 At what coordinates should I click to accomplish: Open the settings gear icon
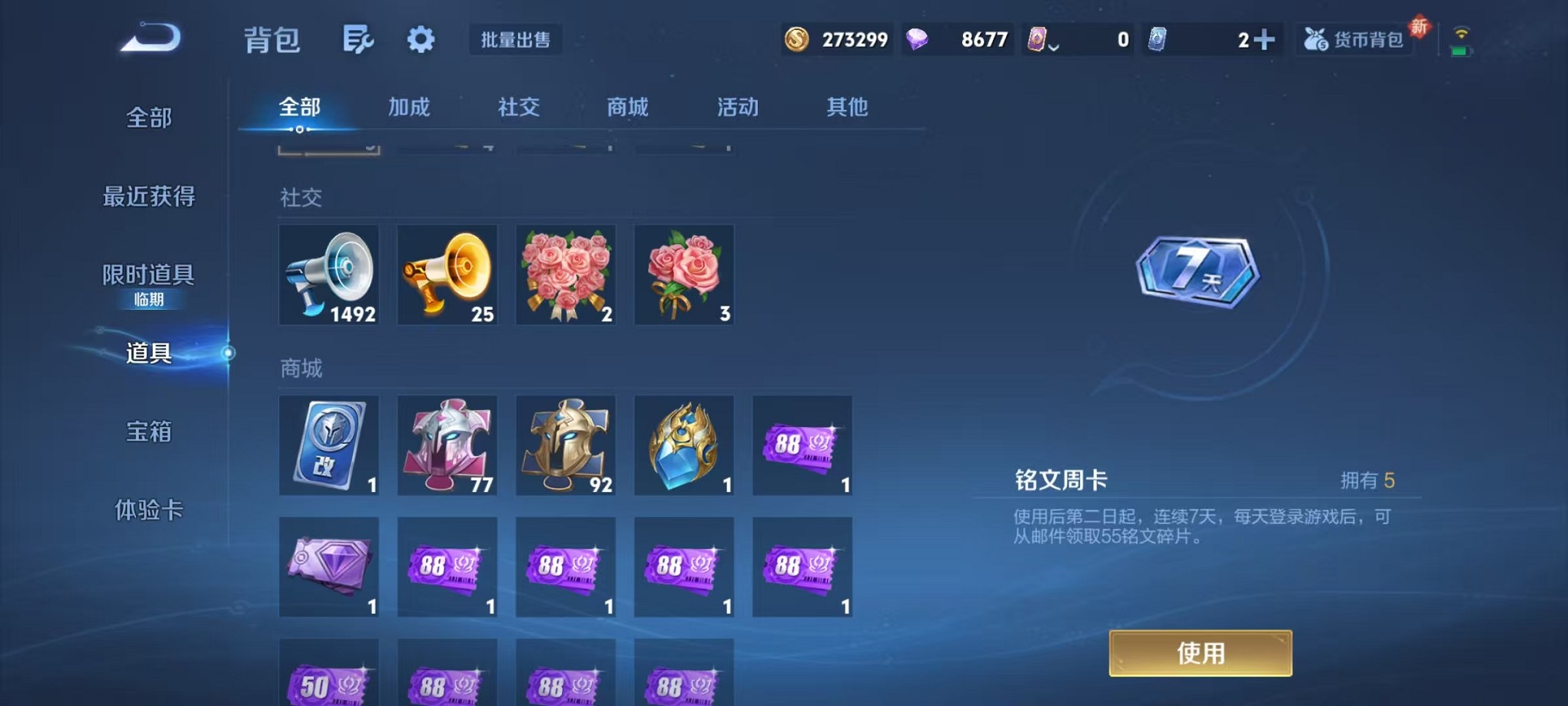tap(420, 38)
